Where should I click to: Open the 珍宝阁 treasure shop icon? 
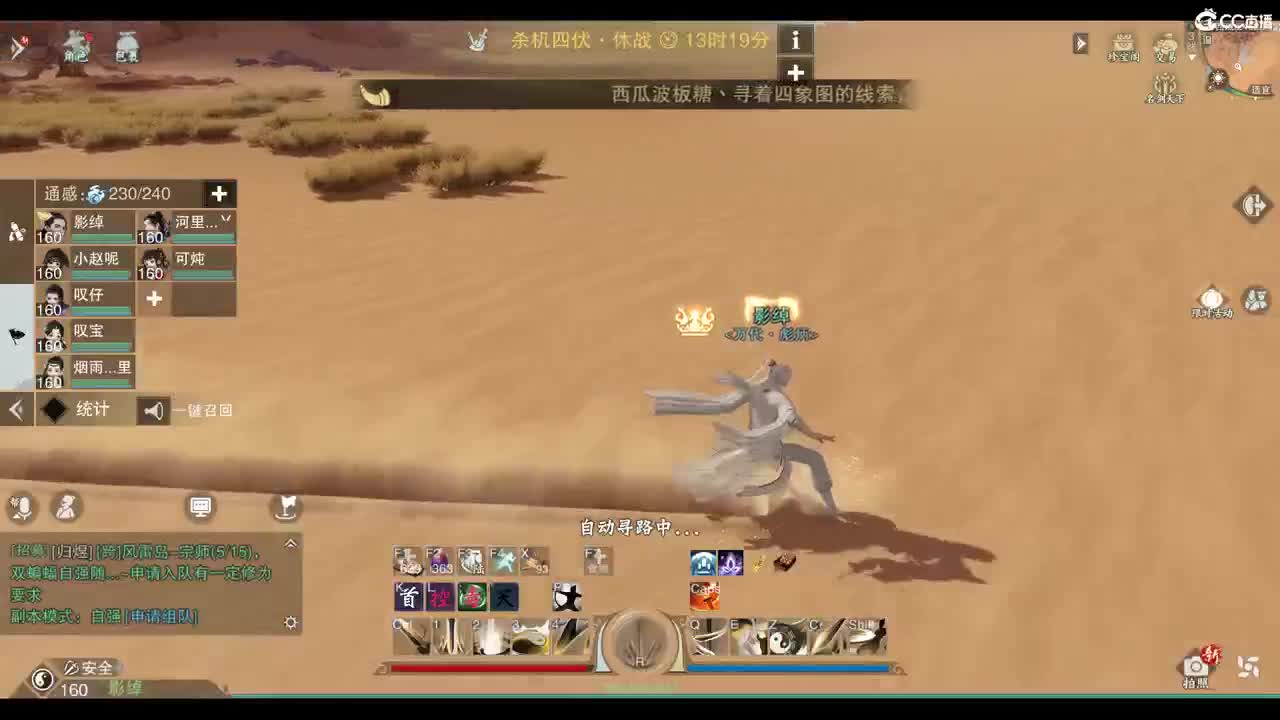(x=1123, y=45)
